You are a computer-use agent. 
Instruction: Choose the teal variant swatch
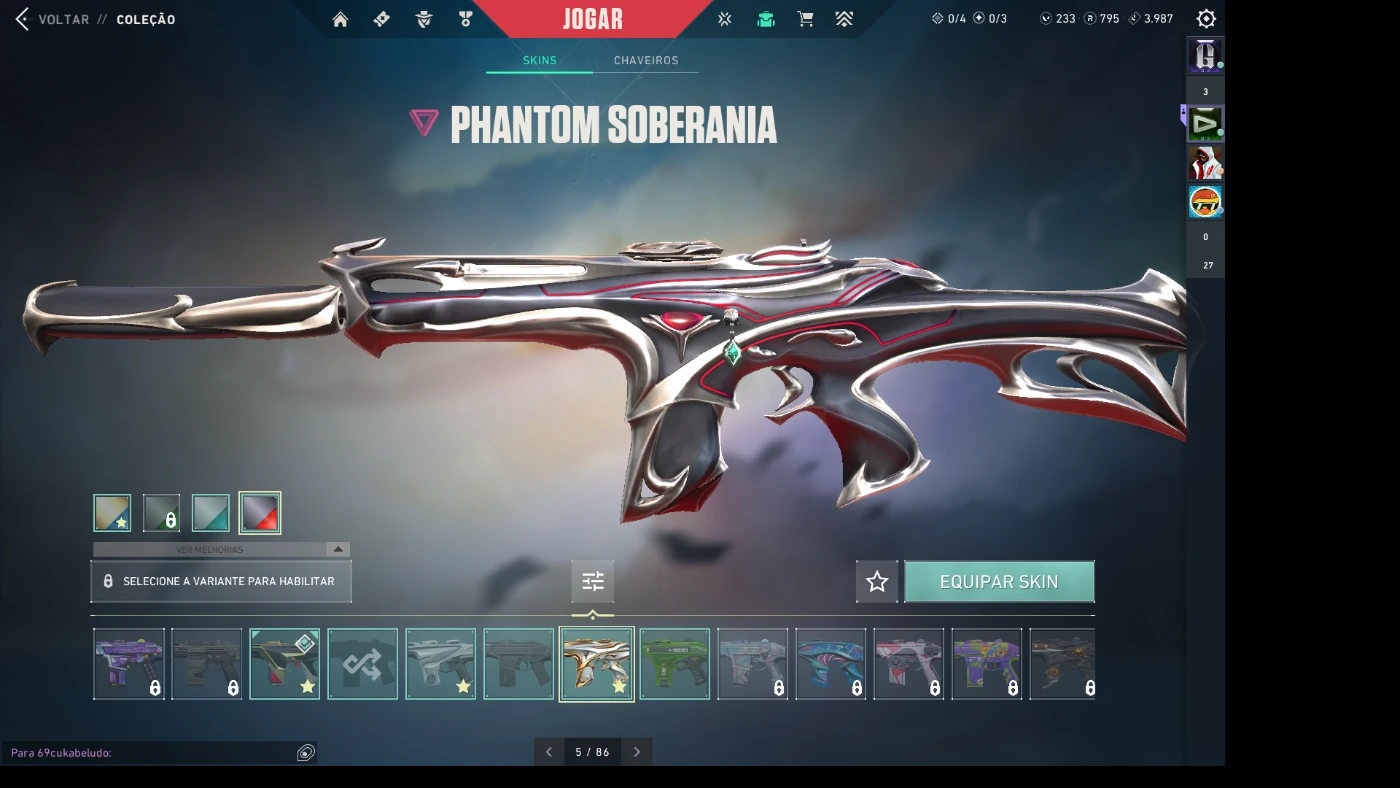click(x=211, y=513)
